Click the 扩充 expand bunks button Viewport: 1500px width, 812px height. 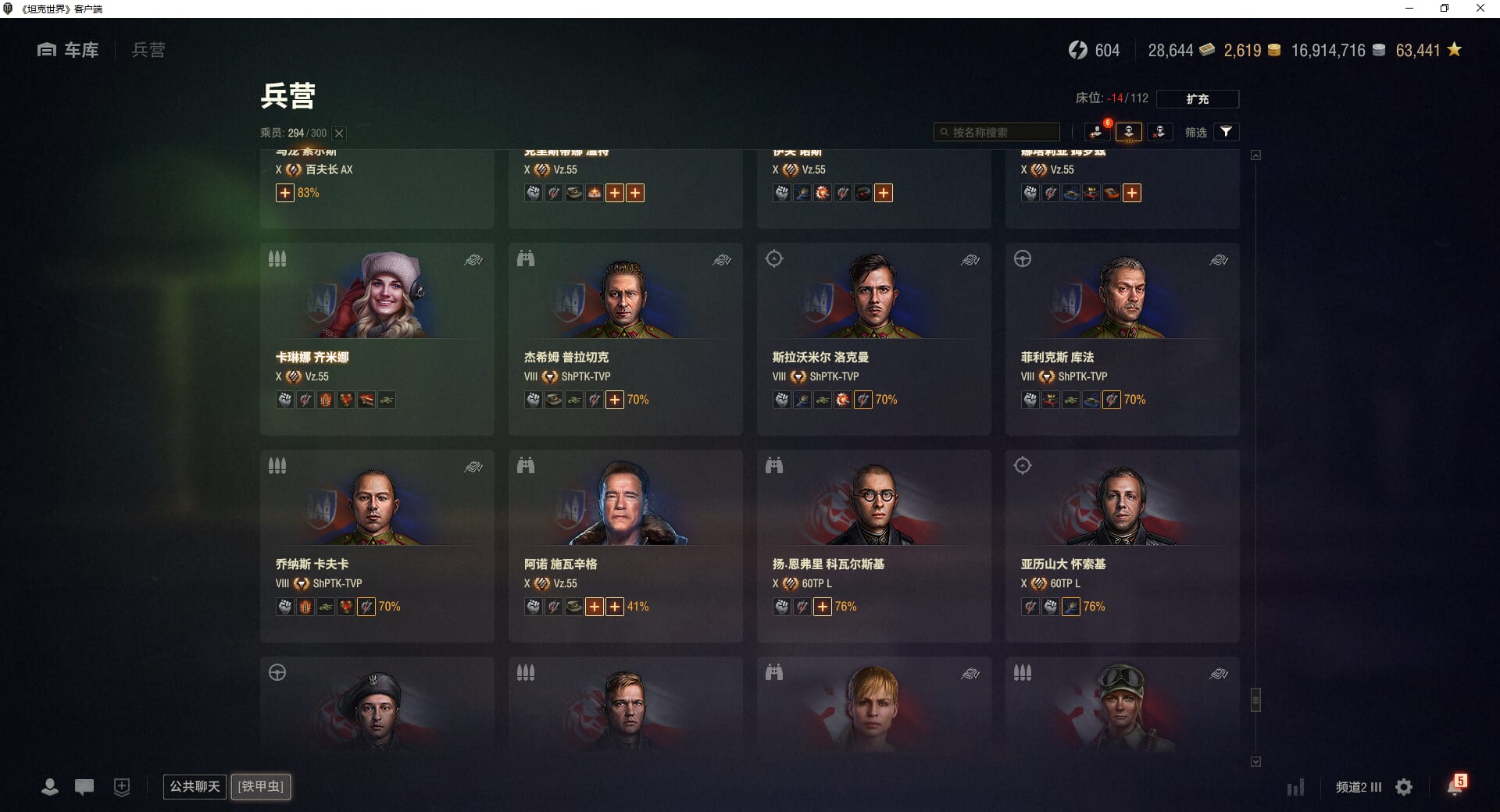[x=1197, y=99]
